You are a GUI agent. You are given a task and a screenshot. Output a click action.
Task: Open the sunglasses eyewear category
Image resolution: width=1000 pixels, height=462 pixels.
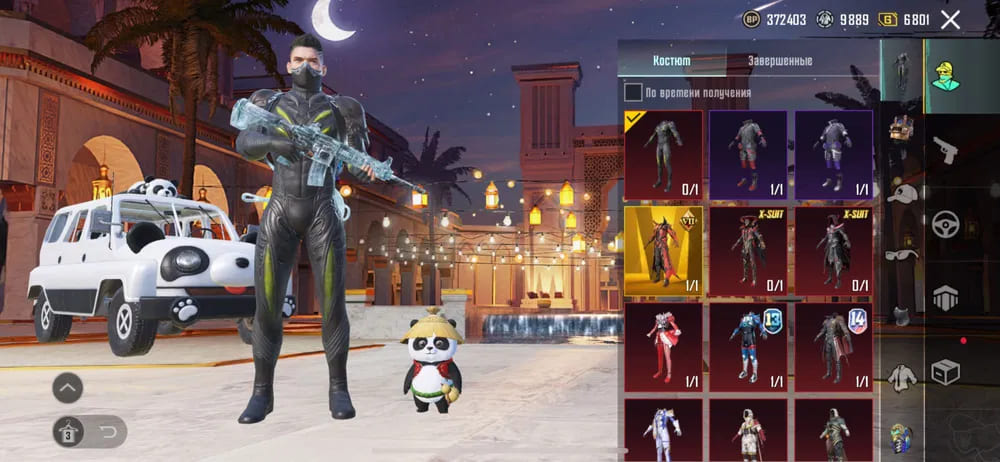(x=902, y=254)
